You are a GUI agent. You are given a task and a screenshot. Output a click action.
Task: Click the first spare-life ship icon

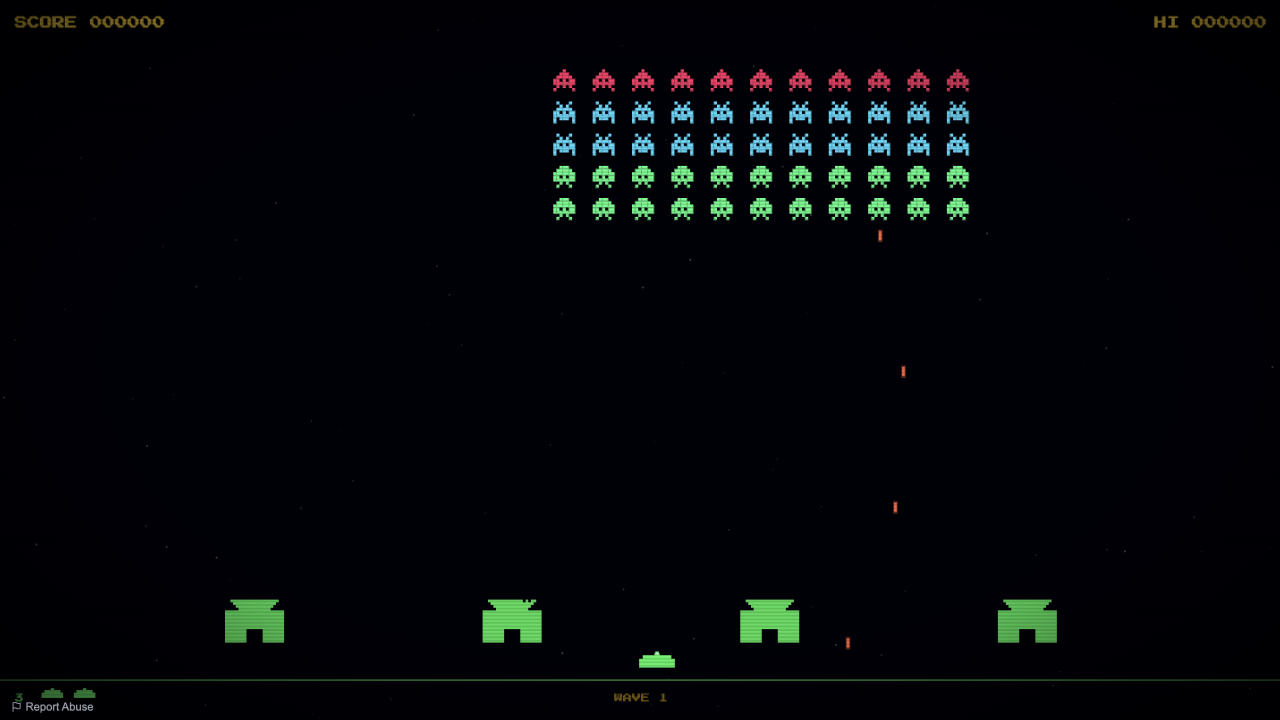[x=52, y=693]
